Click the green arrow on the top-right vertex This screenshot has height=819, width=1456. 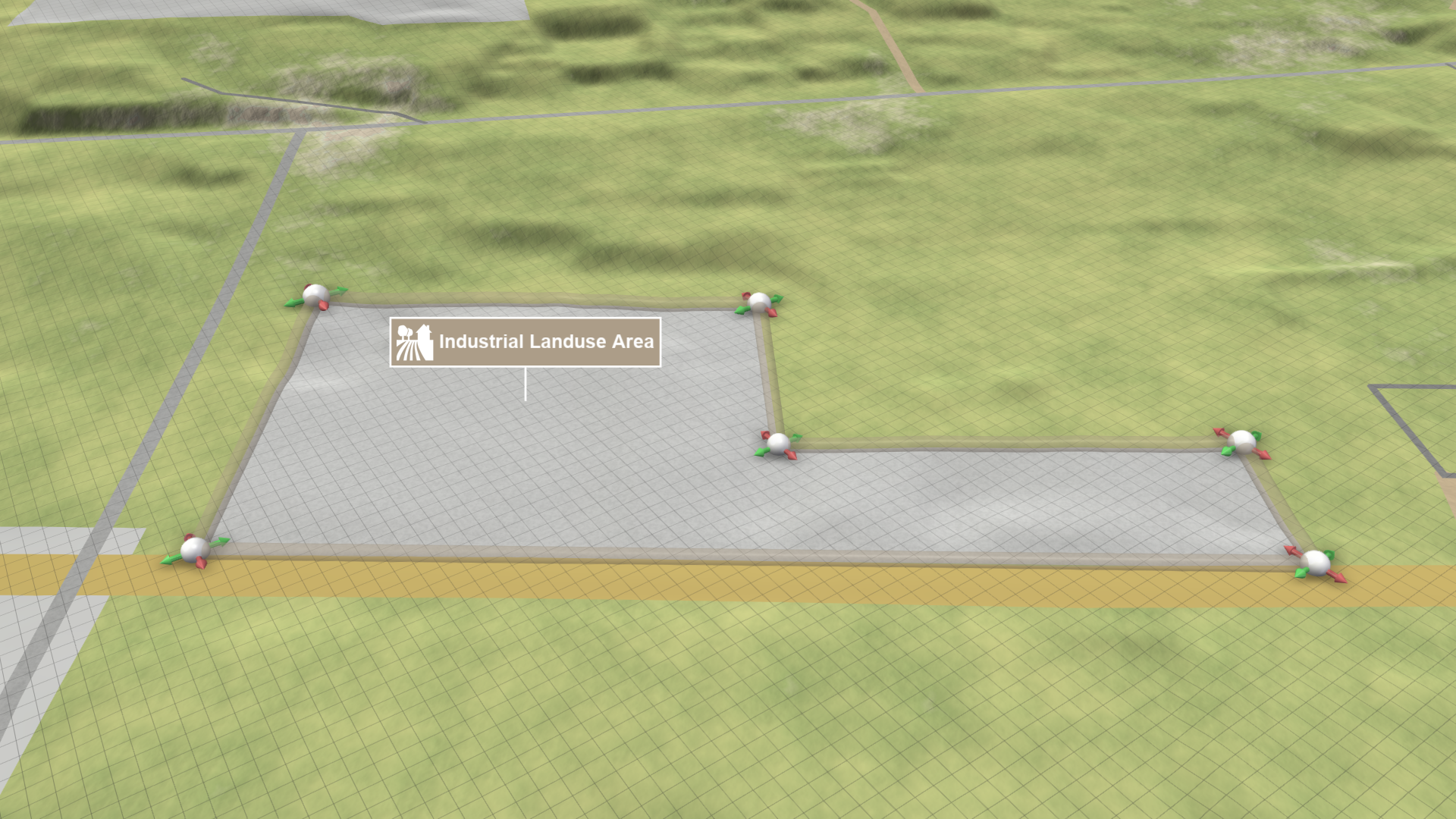pyautogui.click(x=777, y=297)
